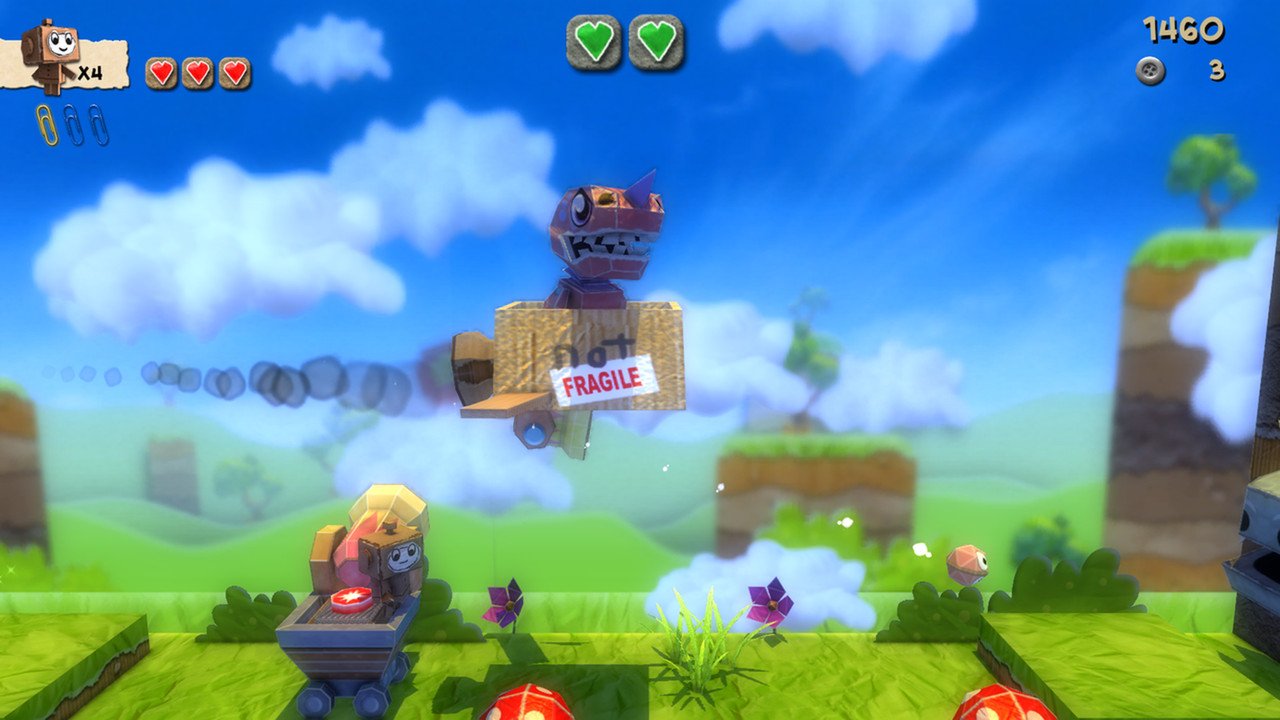Image resolution: width=1280 pixels, height=720 pixels.
Task: Click the gold paperclip collectible icon
Action: [46, 122]
